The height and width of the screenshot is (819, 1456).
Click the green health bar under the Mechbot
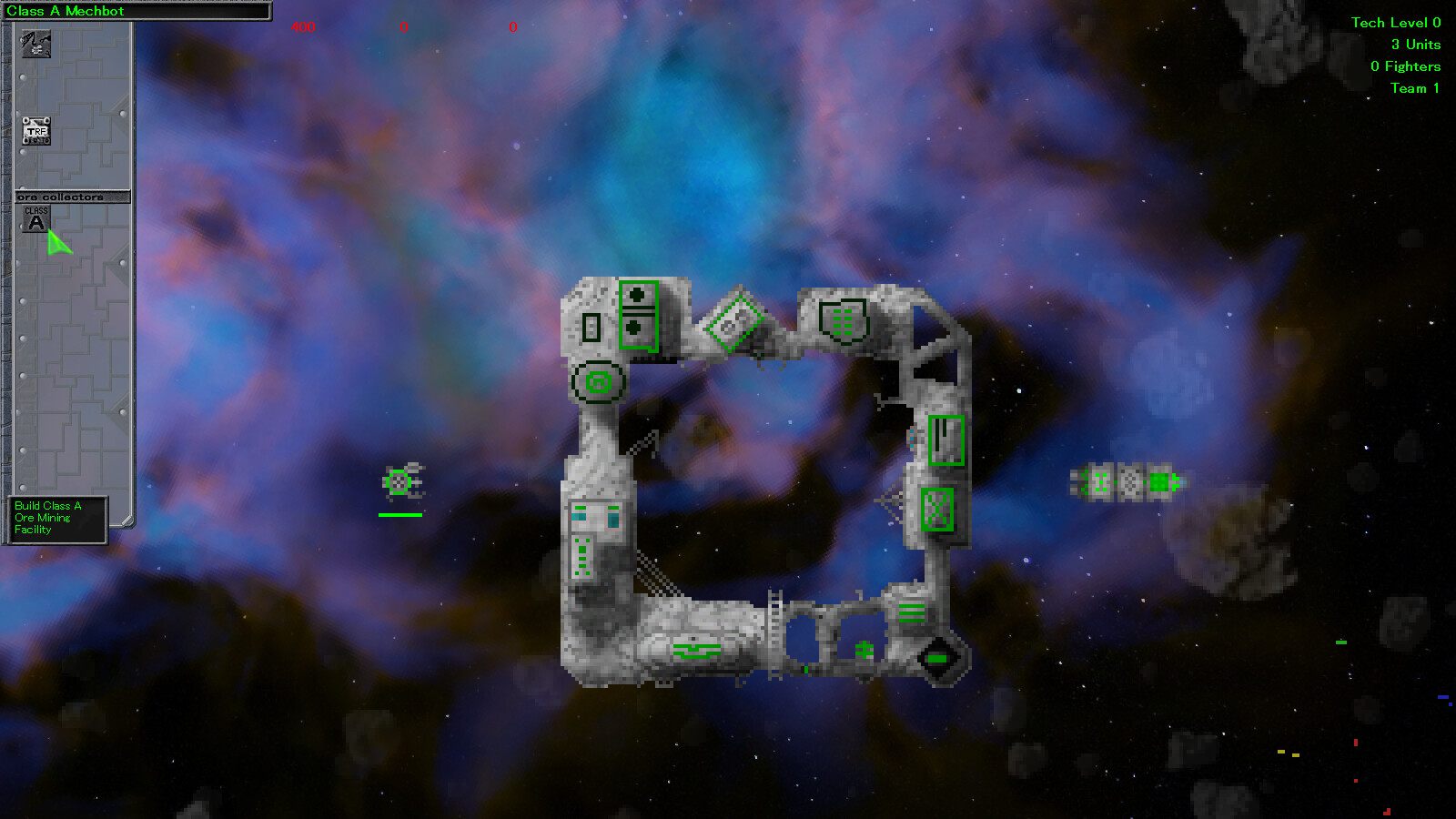click(400, 514)
